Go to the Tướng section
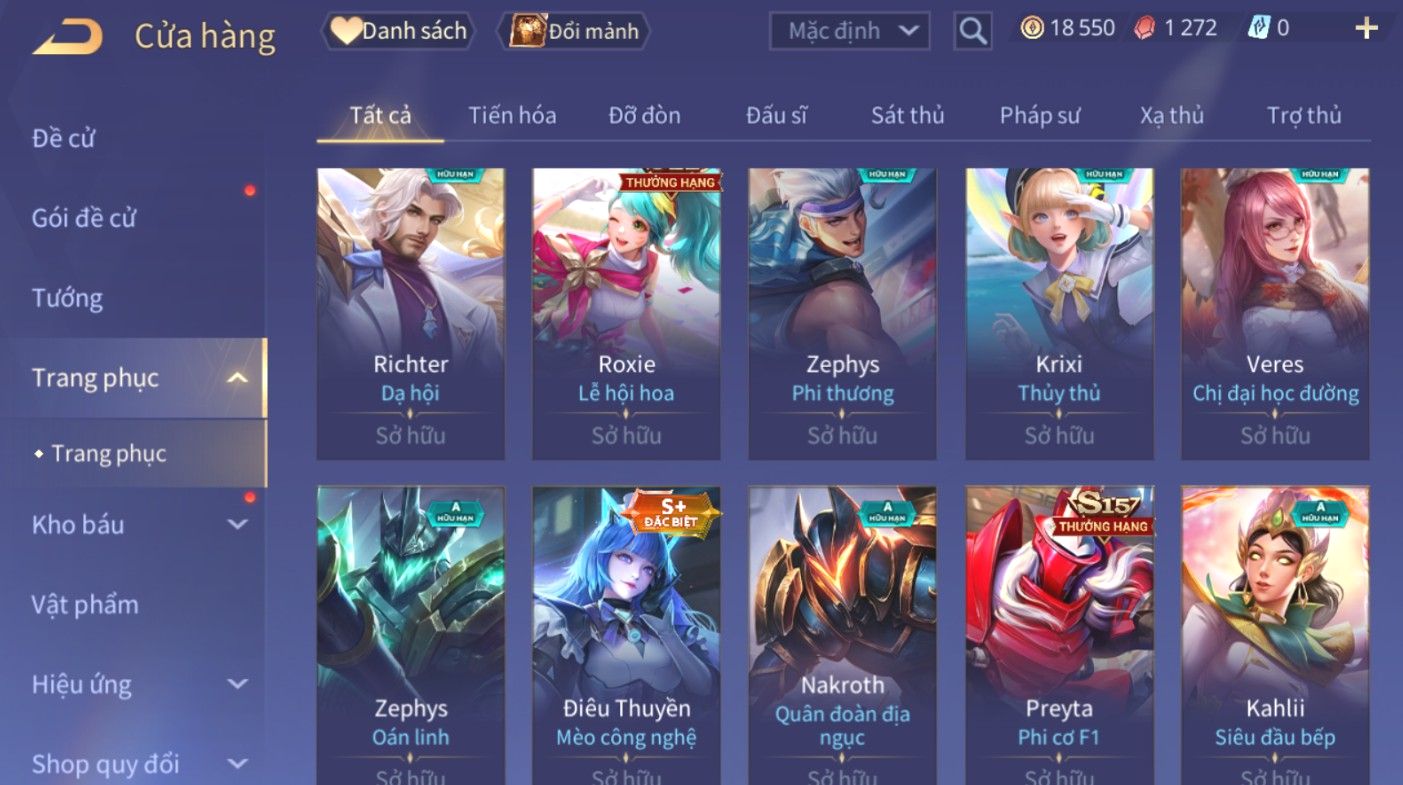Image resolution: width=1403 pixels, height=785 pixels. (x=67, y=298)
